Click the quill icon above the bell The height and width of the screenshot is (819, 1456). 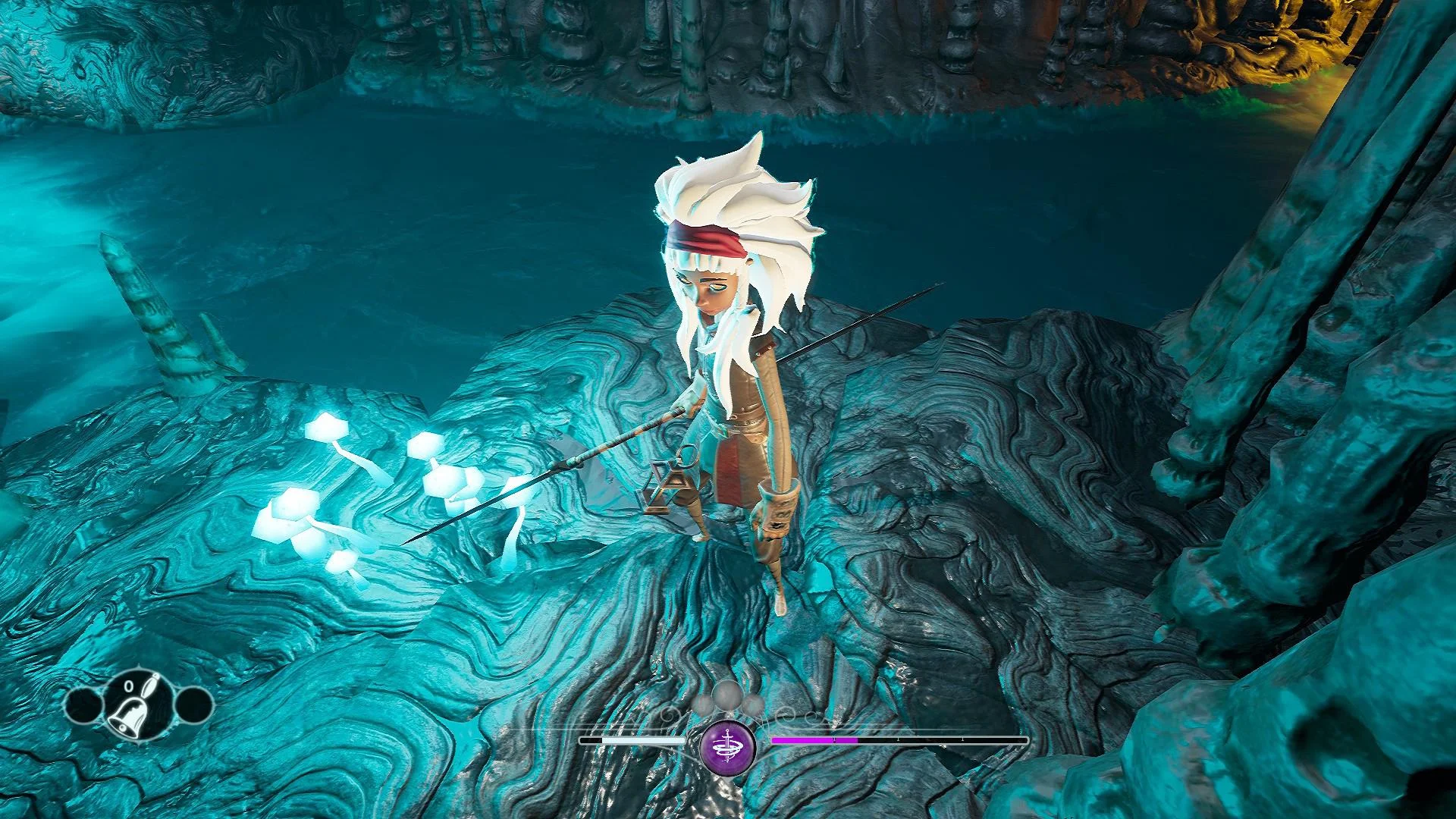[x=151, y=684]
